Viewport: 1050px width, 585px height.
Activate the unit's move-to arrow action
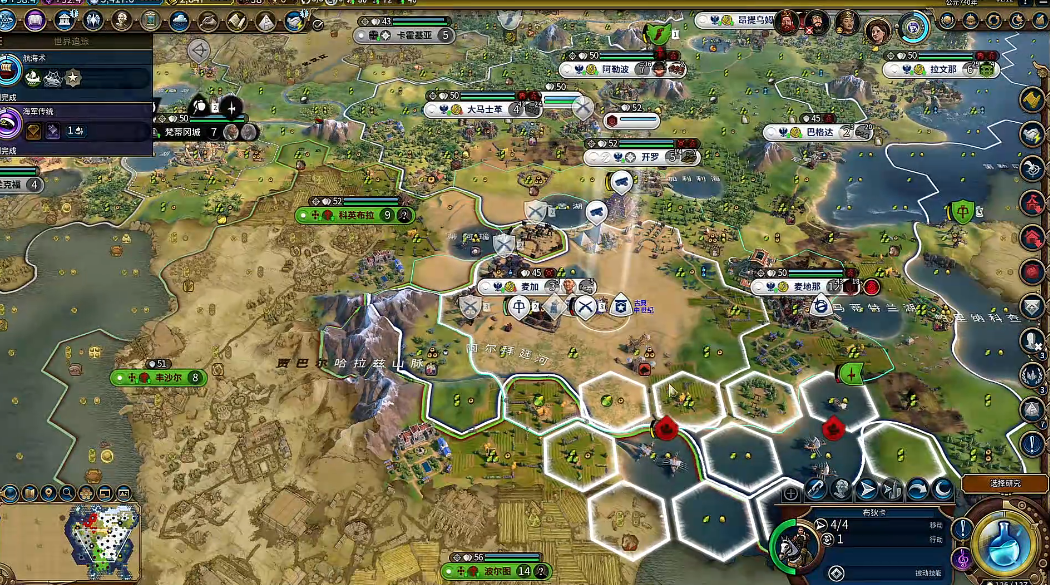coord(867,489)
